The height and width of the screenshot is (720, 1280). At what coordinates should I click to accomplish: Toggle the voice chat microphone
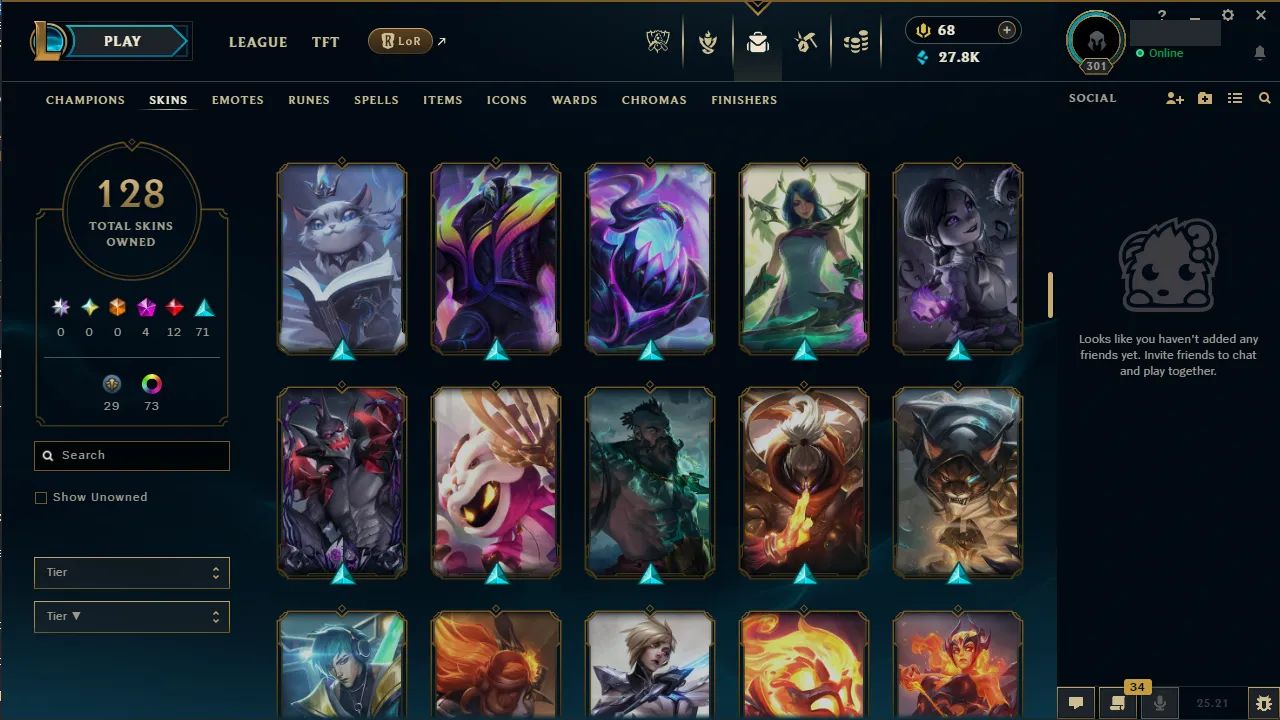pos(1161,703)
